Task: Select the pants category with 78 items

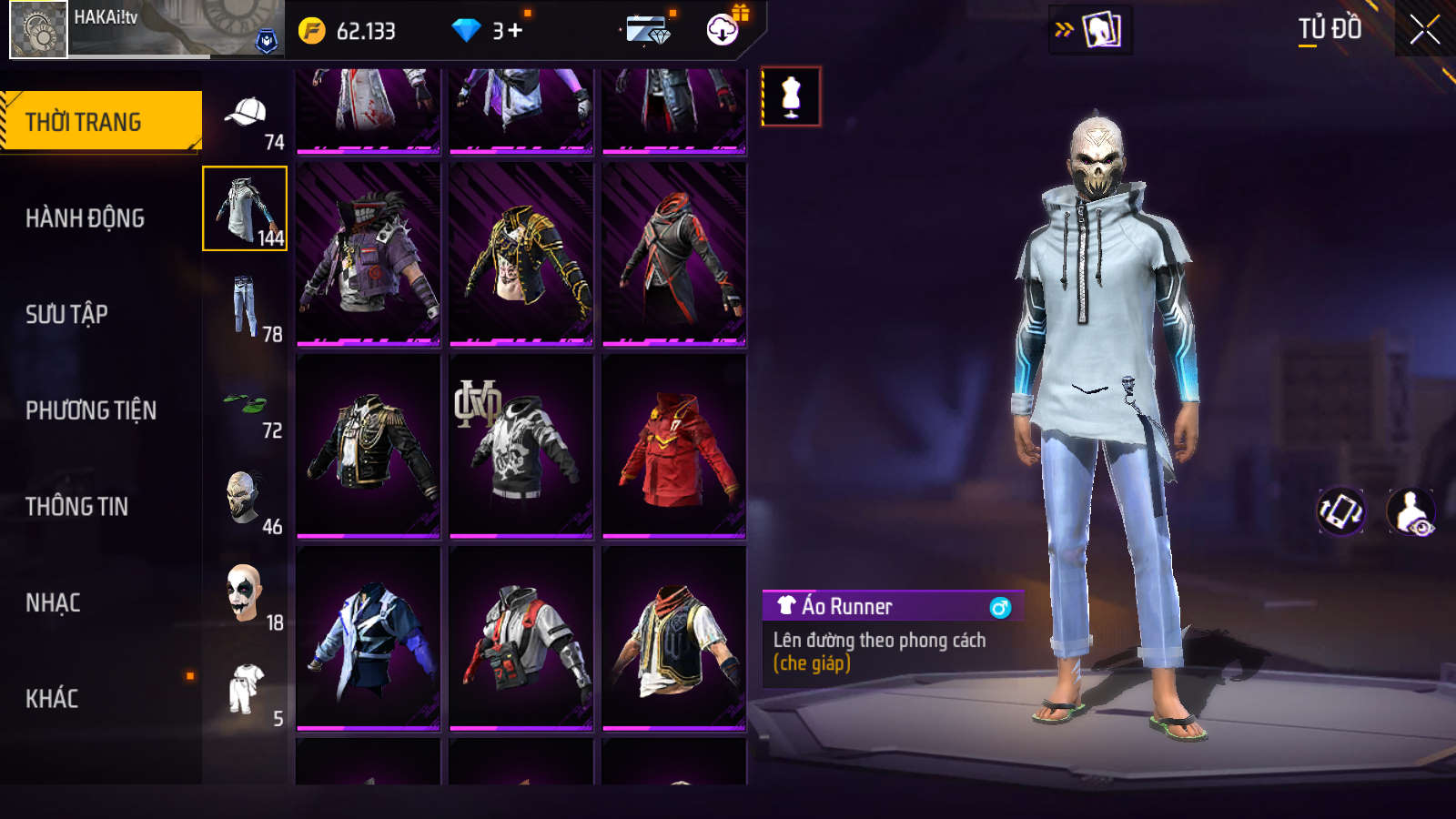Action: tap(246, 308)
